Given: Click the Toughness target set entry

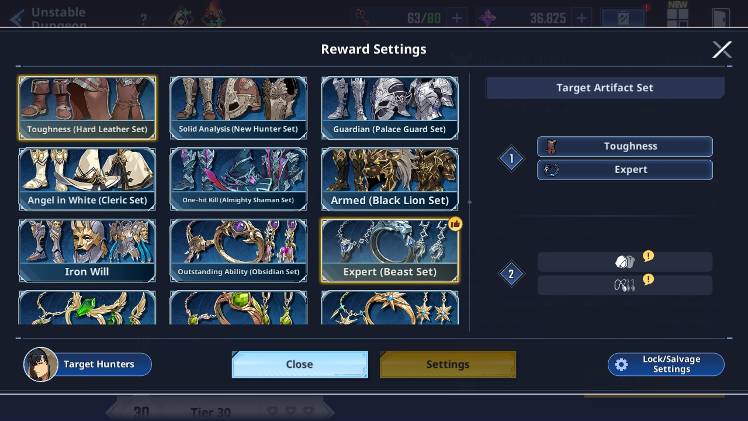Looking at the screenshot, I should coord(625,146).
